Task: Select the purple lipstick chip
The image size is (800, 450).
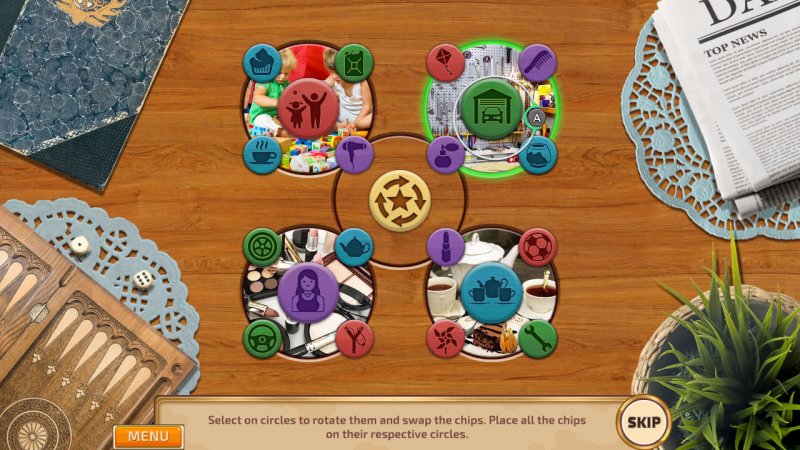Action: pyautogui.click(x=445, y=246)
